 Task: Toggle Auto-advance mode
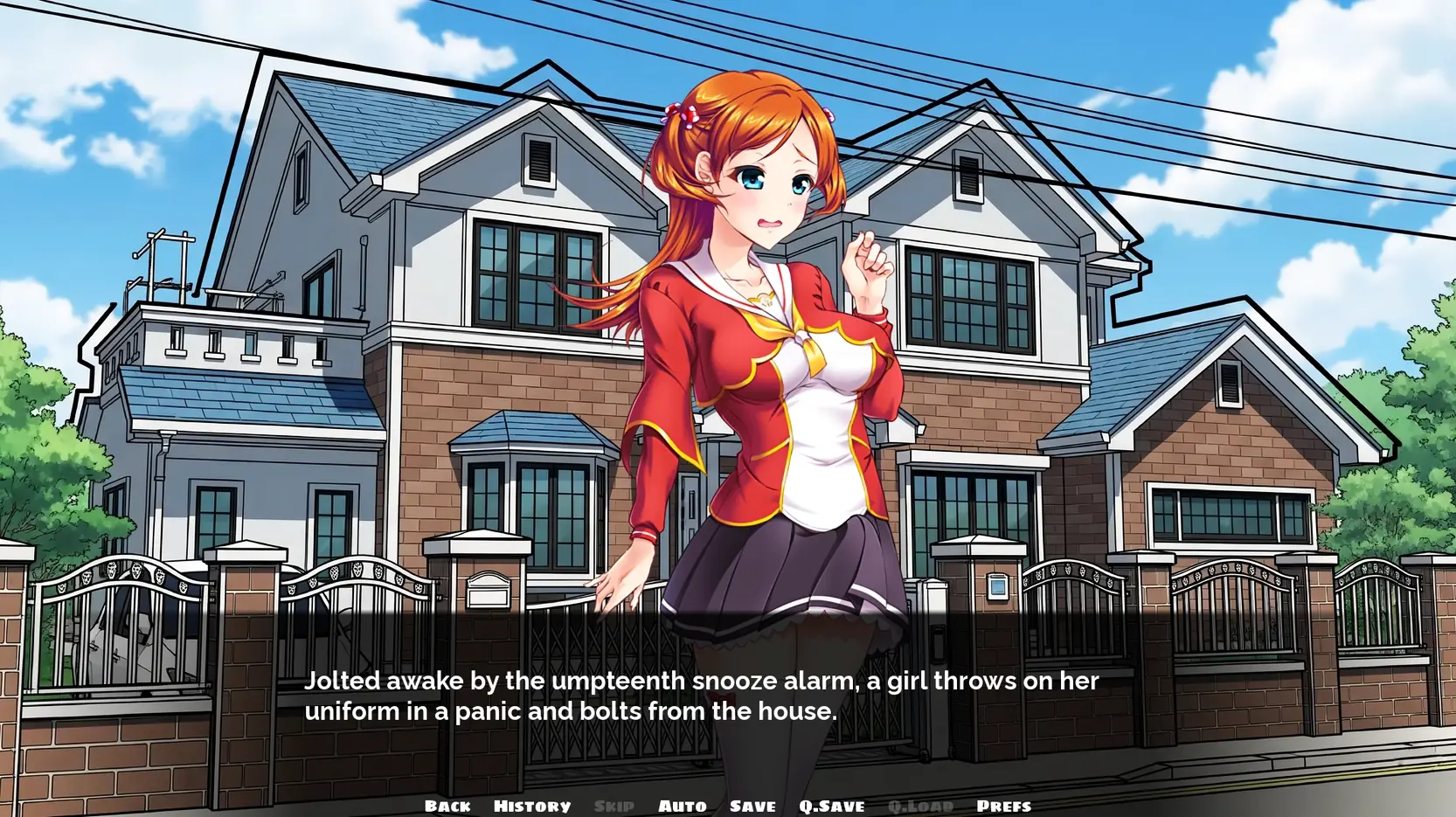682,806
